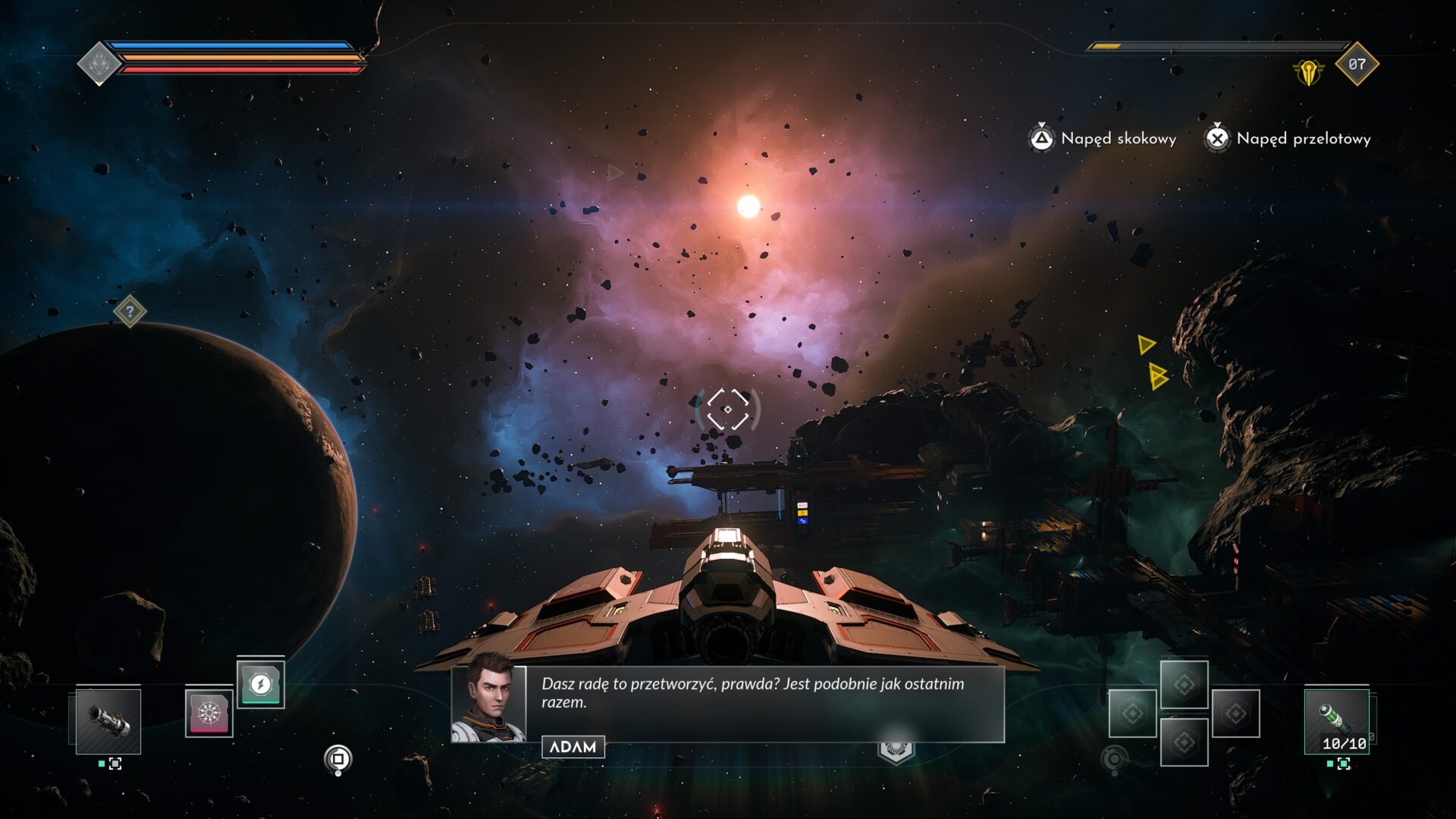Click the yellow XP progress bar top right
The width and height of the screenshot is (1456, 819).
point(1107,47)
